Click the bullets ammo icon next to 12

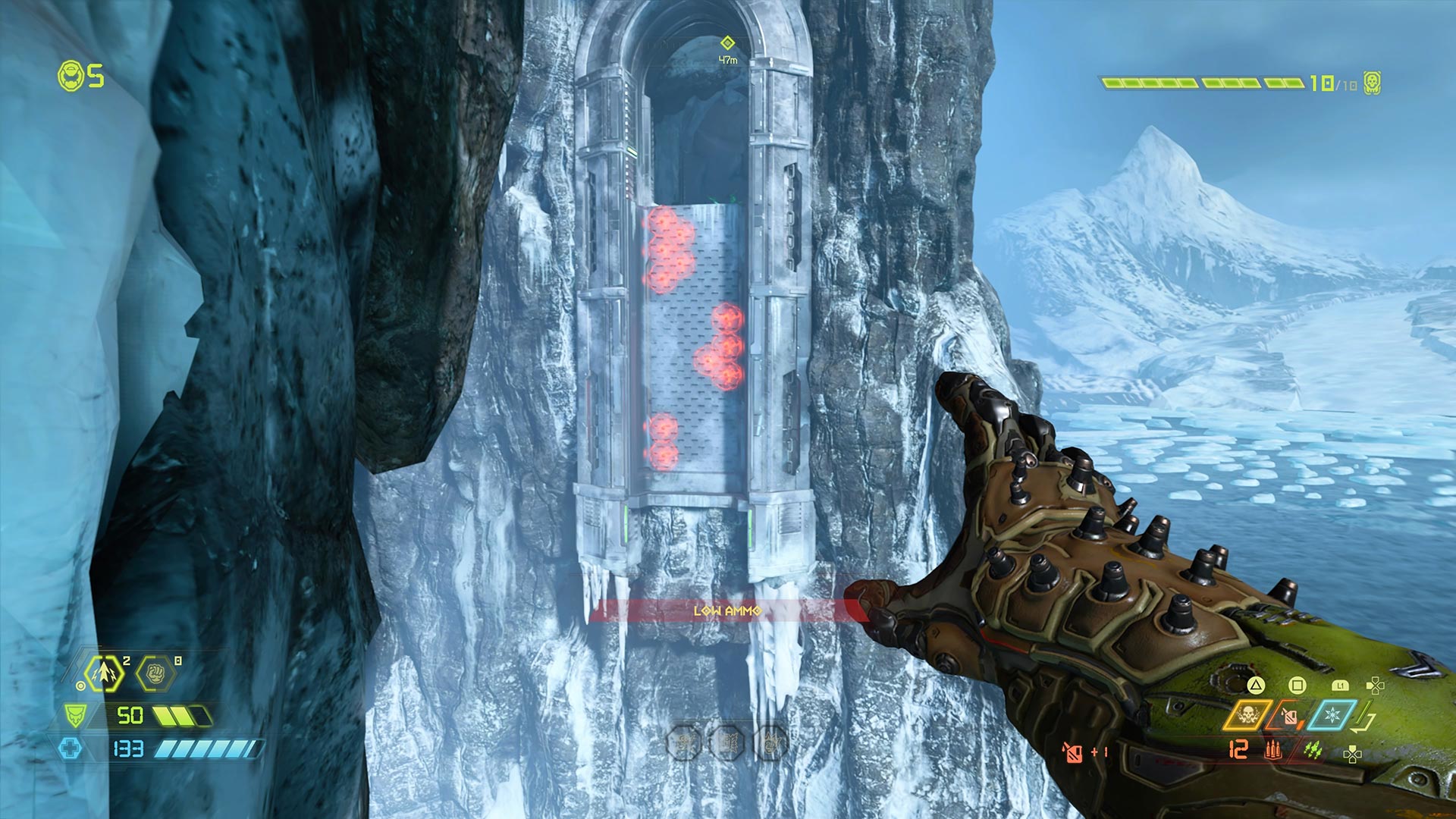click(x=1272, y=751)
